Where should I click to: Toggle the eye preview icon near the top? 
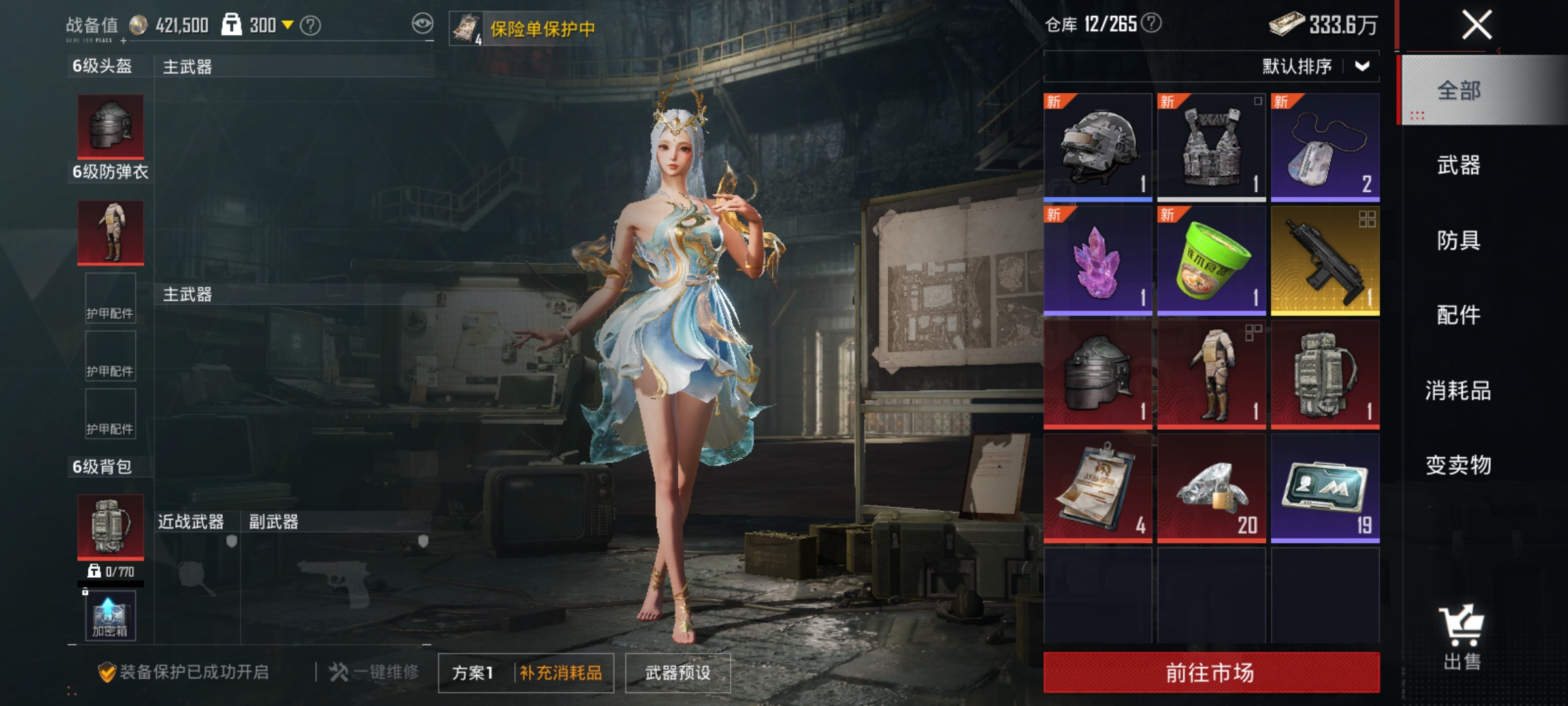423,22
